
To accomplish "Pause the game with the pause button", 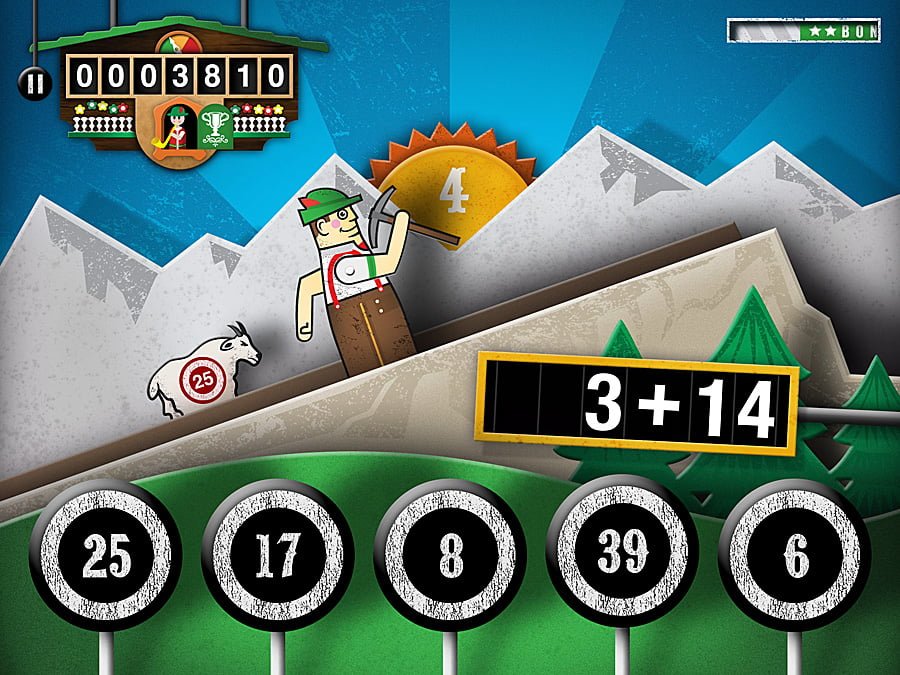I will coord(34,83).
